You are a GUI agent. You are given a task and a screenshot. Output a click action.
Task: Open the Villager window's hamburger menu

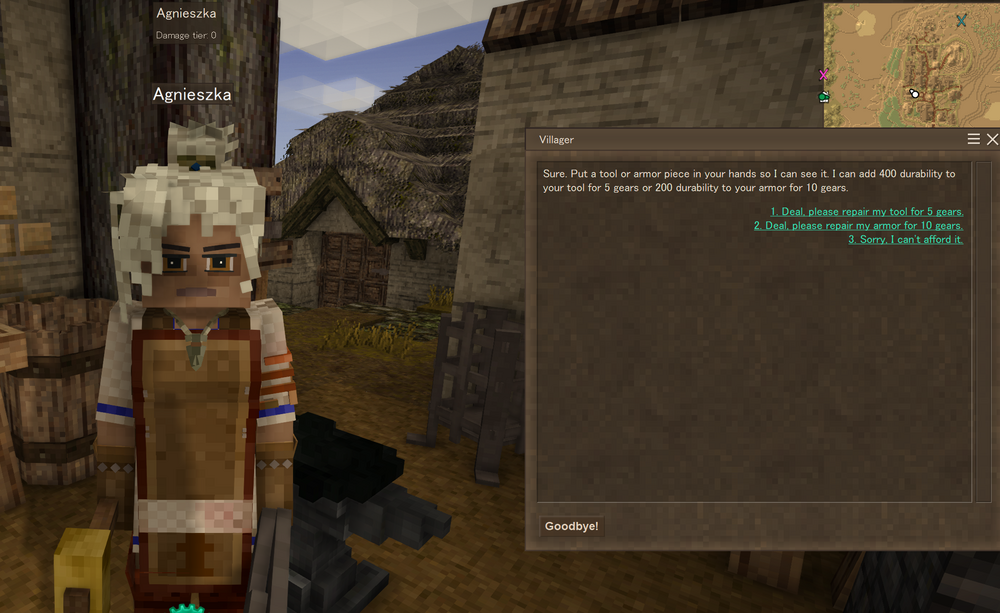pyautogui.click(x=974, y=140)
